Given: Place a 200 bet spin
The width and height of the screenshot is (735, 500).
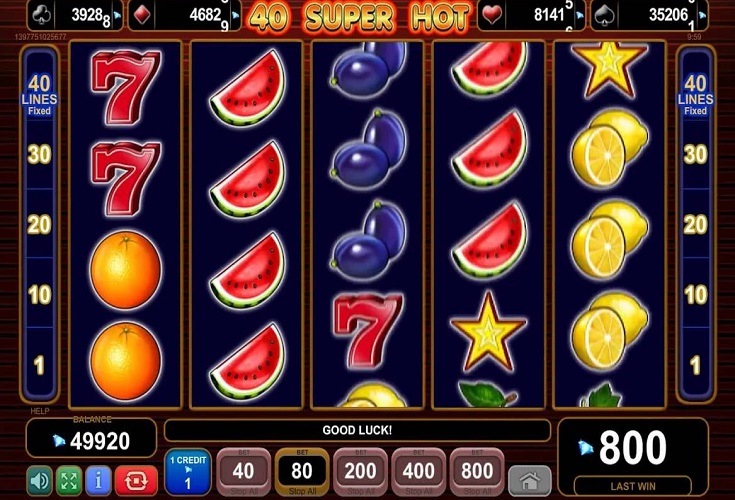Looking at the screenshot, I should click(359, 471).
